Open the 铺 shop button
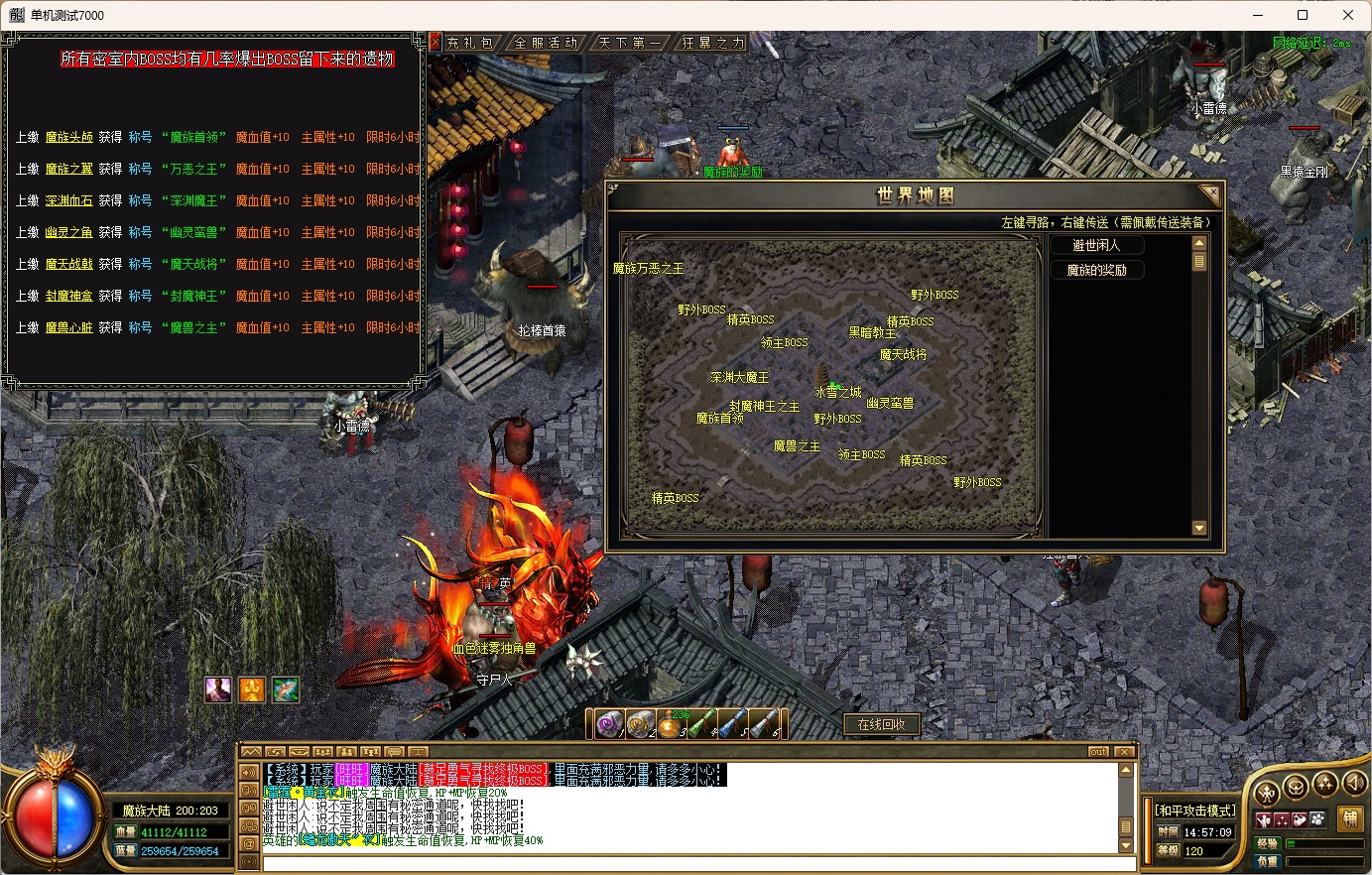The width and height of the screenshot is (1372, 875). tap(1350, 818)
